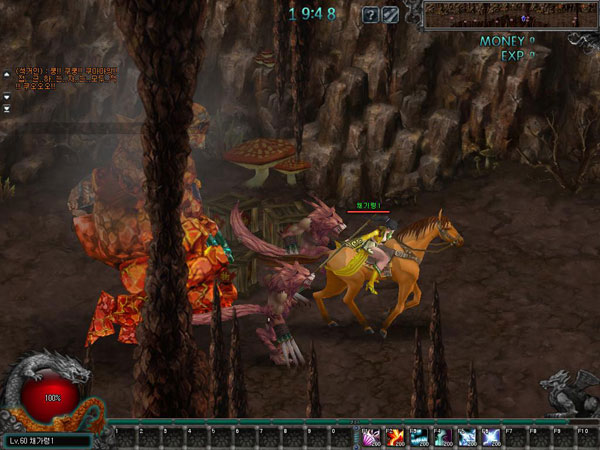Open the question mark help button
This screenshot has height=450, width=600.
[x=370, y=15]
